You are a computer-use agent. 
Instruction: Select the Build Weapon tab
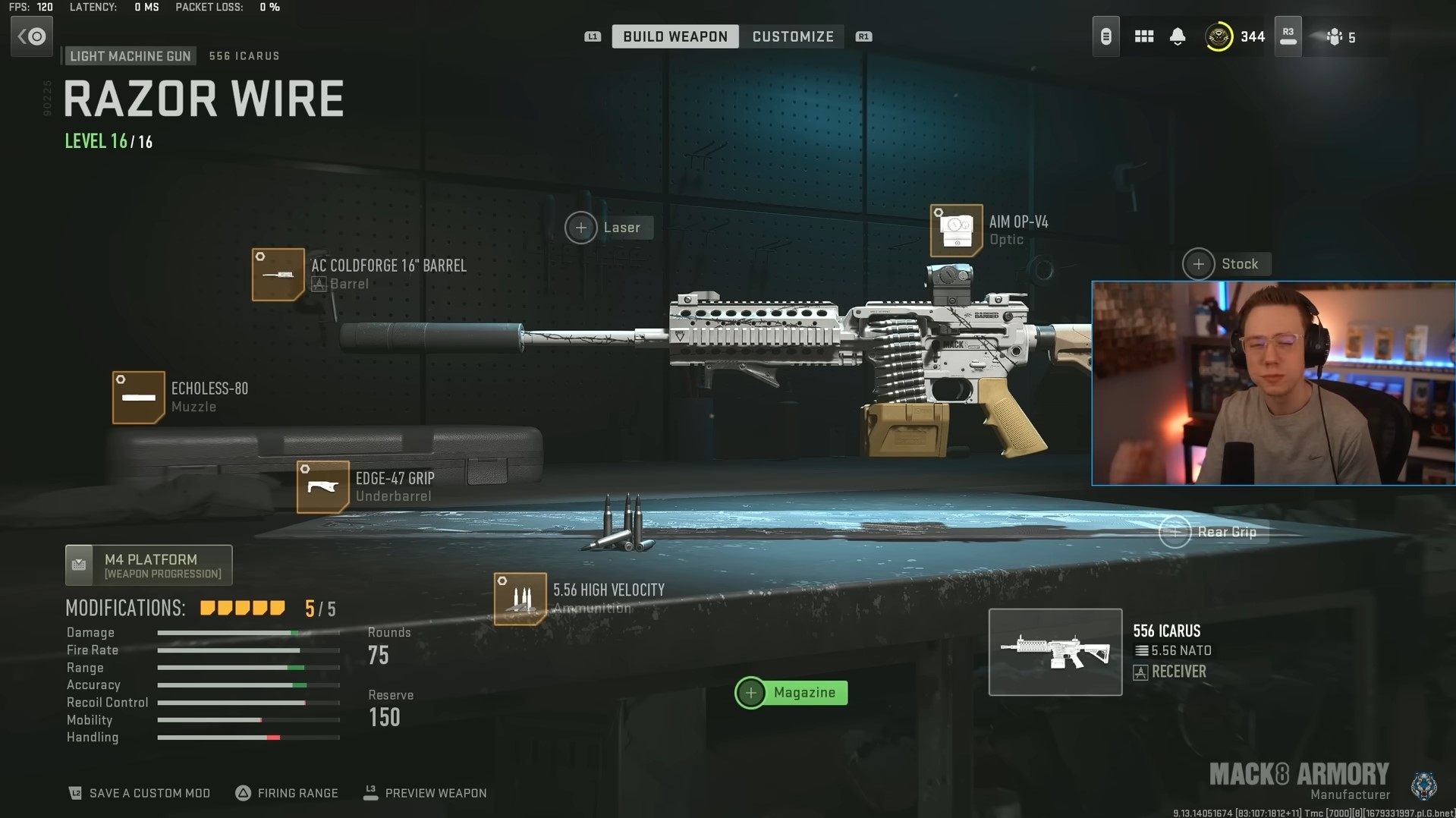pyautogui.click(x=675, y=36)
